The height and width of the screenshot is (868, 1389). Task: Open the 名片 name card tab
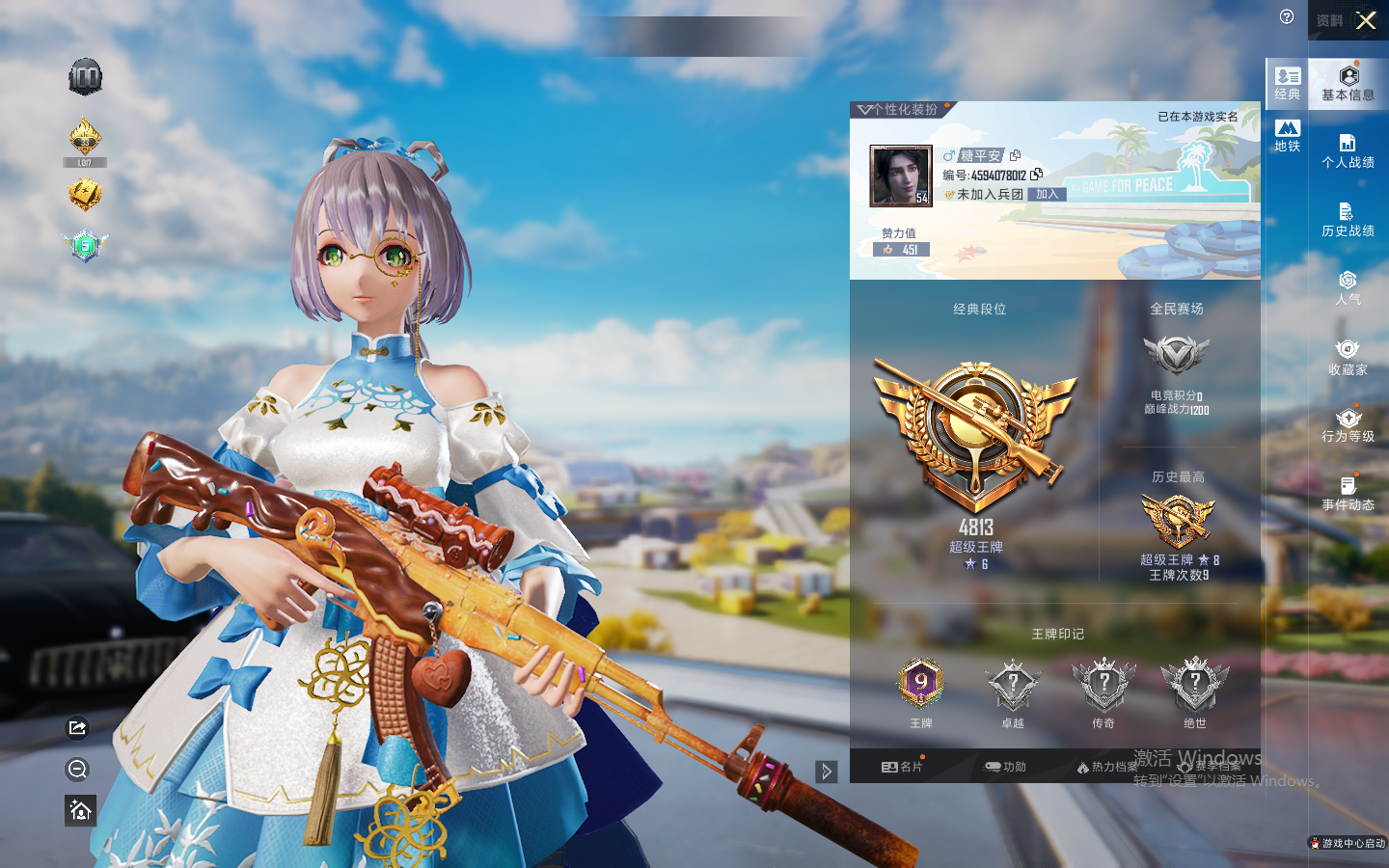pyautogui.click(x=902, y=767)
